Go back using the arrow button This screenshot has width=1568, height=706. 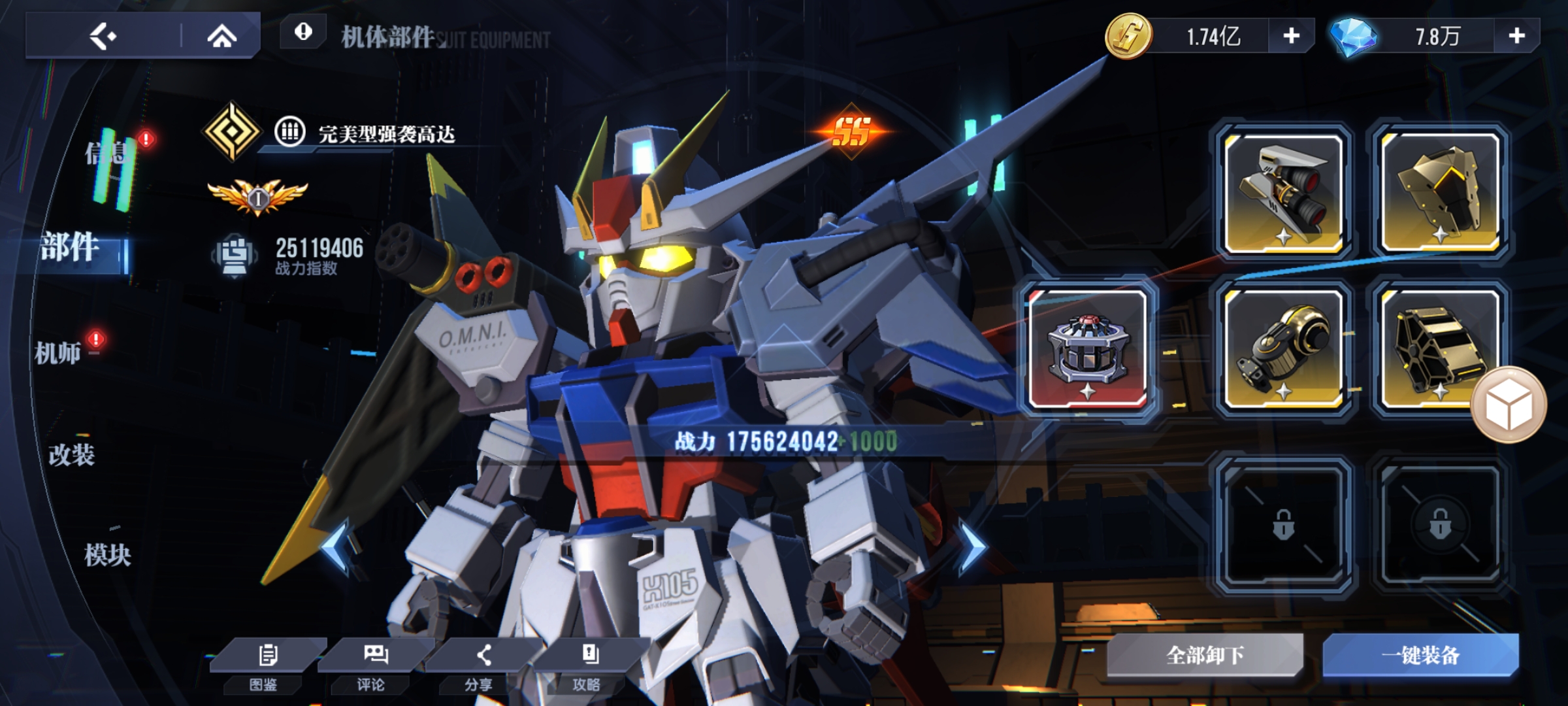pyautogui.click(x=103, y=37)
